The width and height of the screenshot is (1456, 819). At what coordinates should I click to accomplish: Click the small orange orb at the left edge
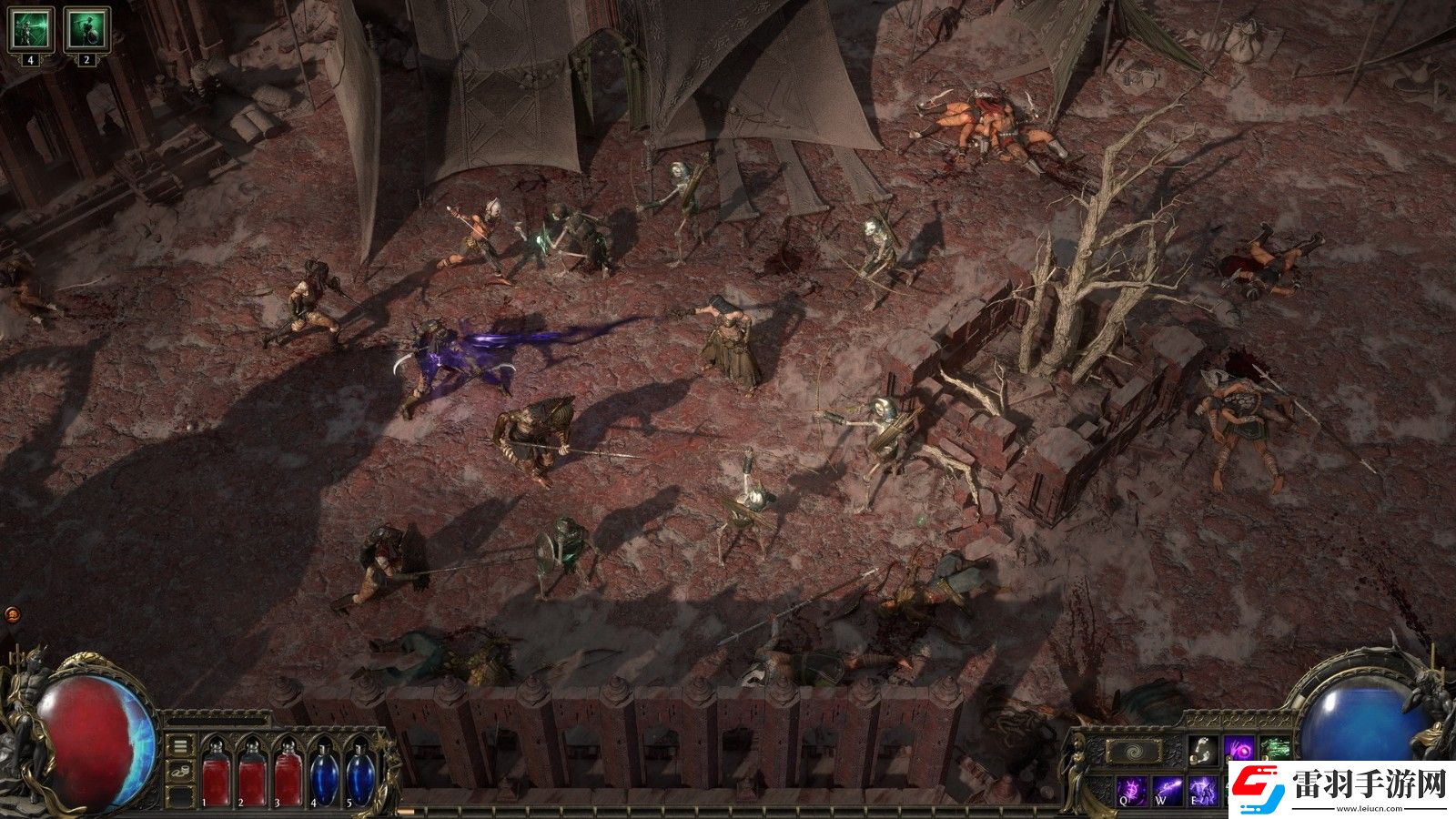pos(12,614)
